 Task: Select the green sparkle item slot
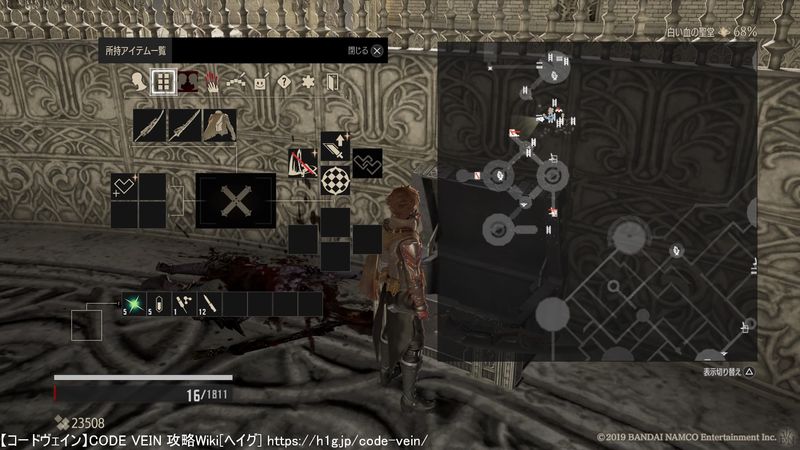(x=134, y=302)
